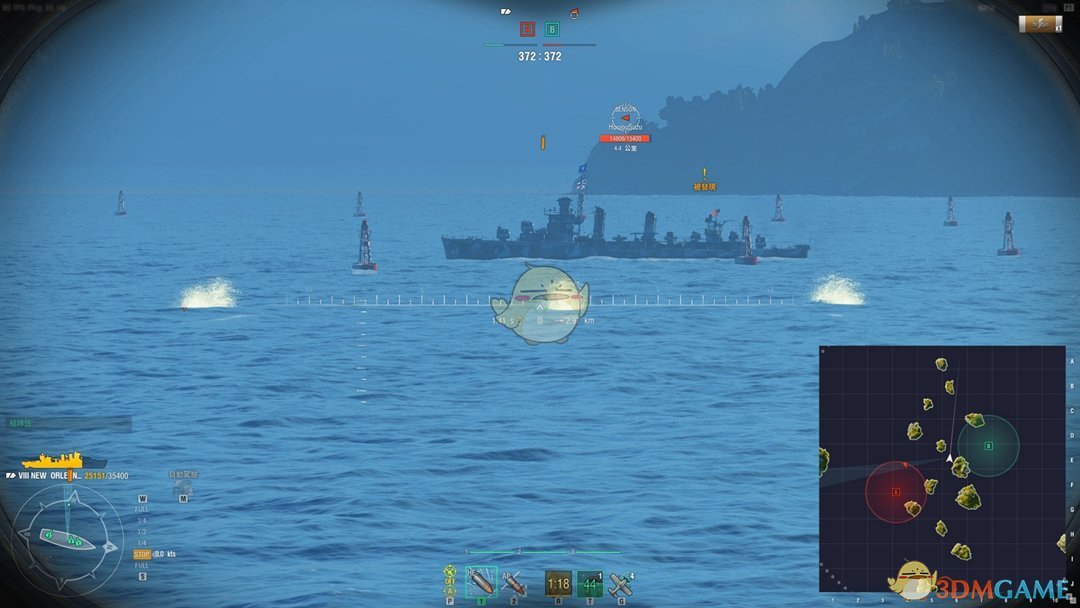Launch the spotter aircraft consumable
This screenshot has width=1080, height=608.
[621, 583]
